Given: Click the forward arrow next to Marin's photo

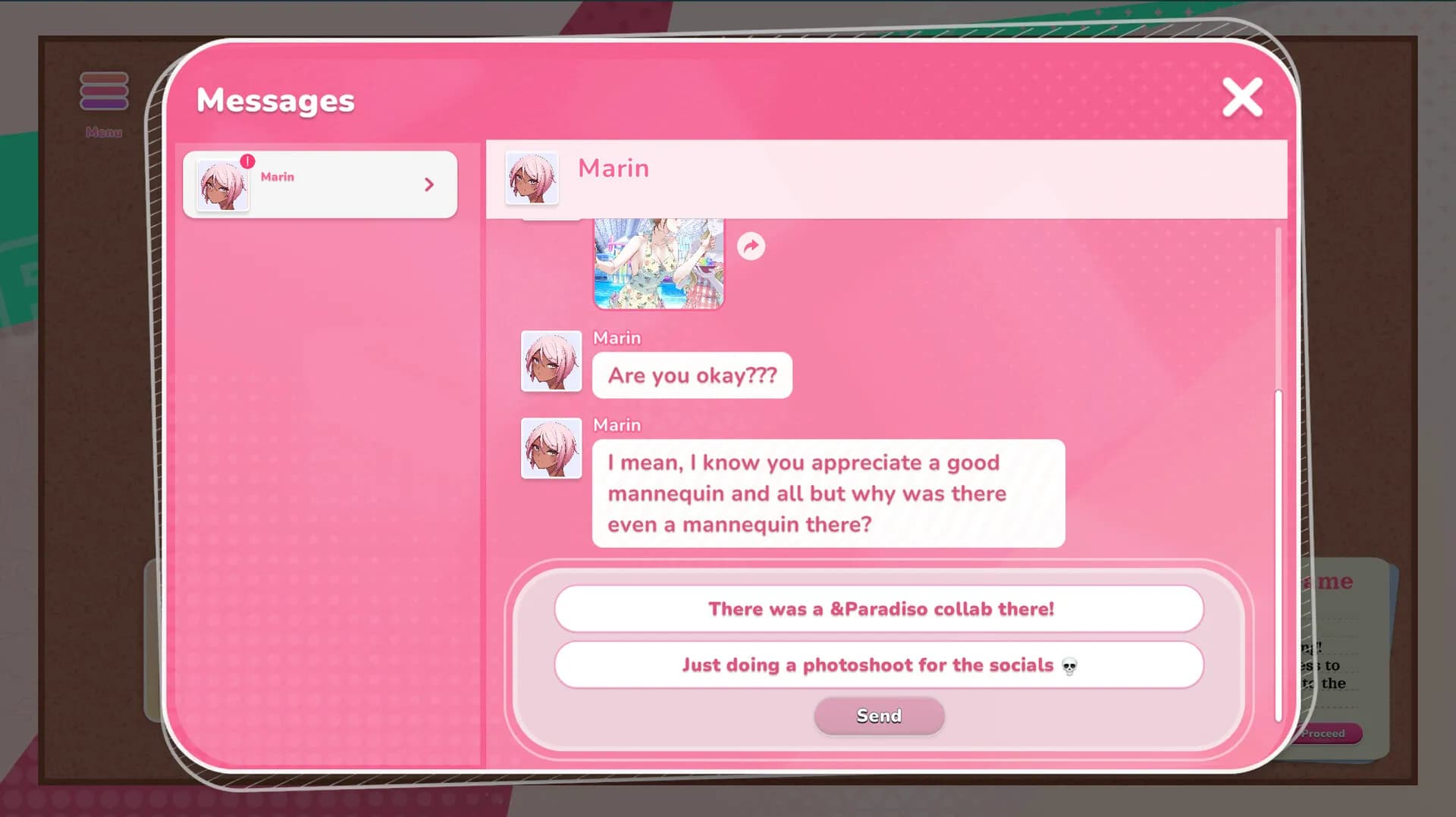Looking at the screenshot, I should [752, 246].
